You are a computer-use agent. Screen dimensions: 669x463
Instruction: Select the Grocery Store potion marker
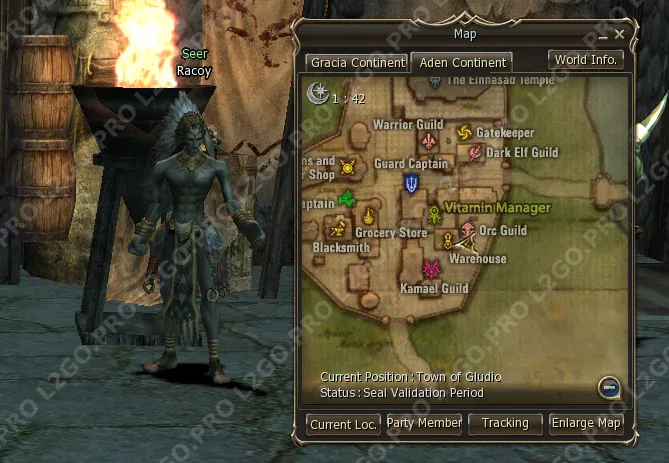pos(369,216)
